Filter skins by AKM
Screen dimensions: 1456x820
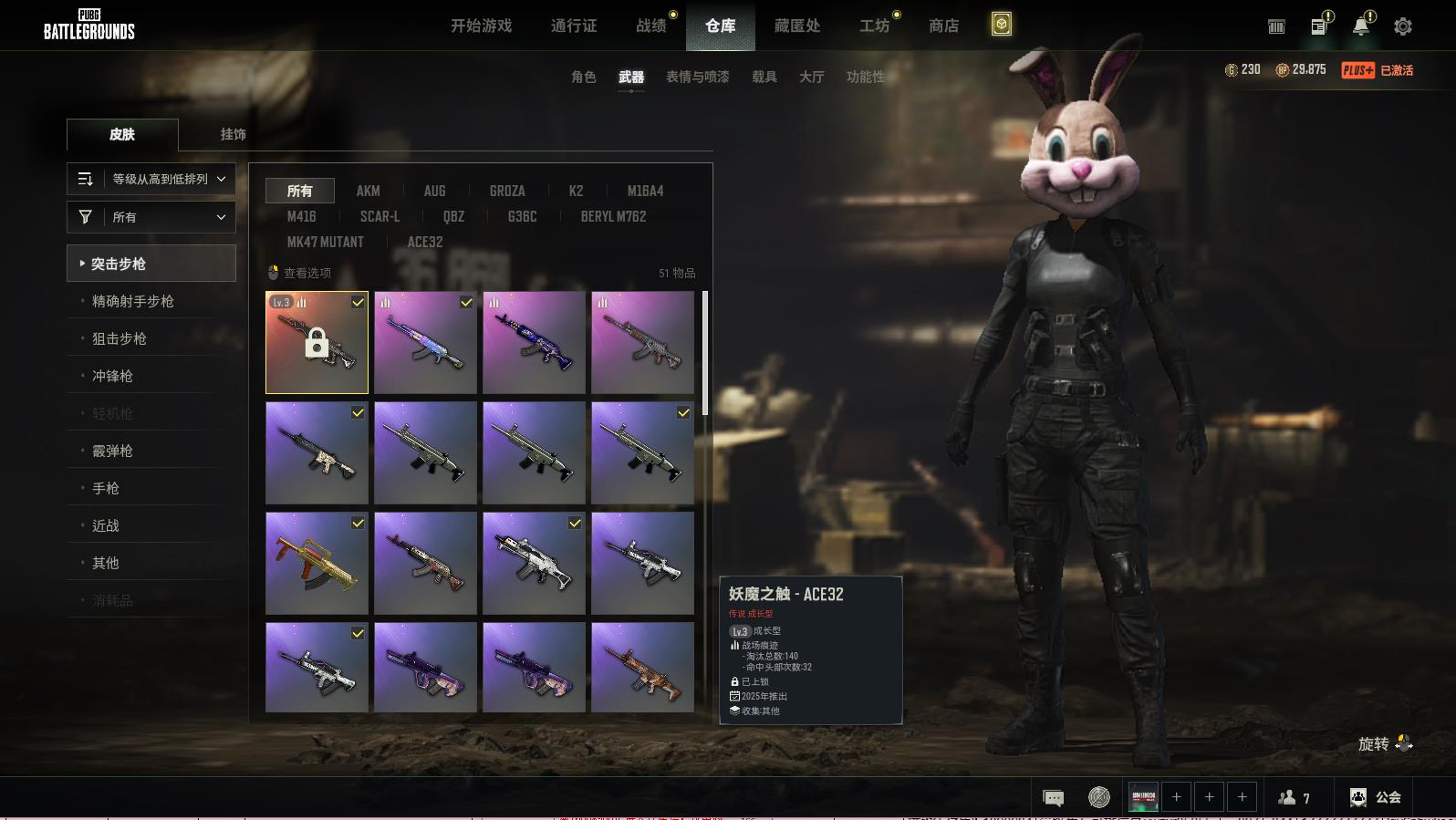click(x=368, y=191)
